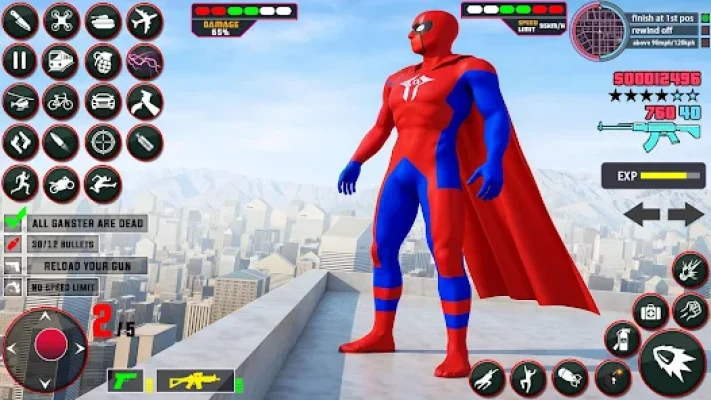The width and height of the screenshot is (711, 400).
Task: Select the crosshair aim icon
Action: click(103, 142)
